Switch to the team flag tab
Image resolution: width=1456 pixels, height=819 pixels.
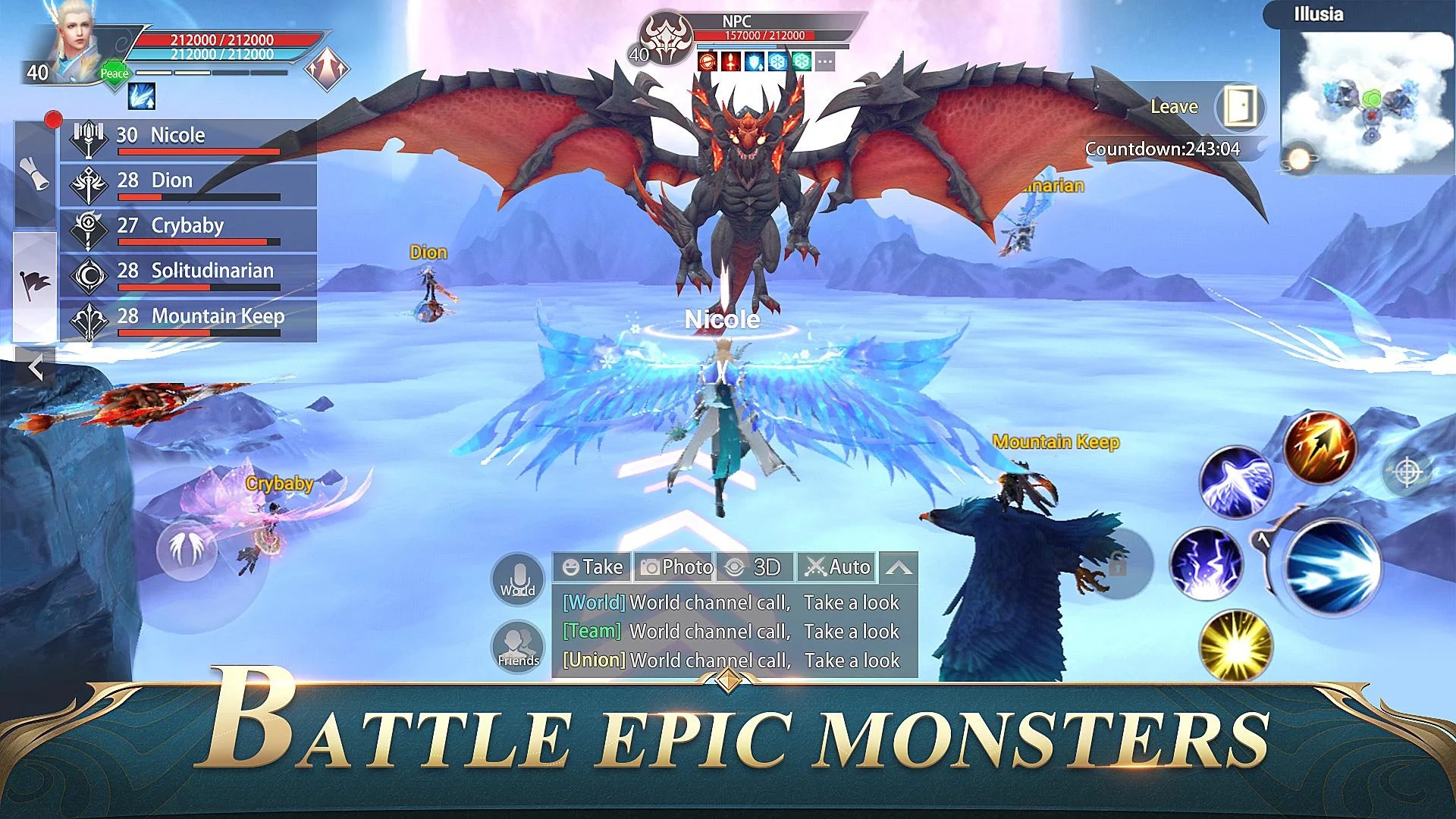[35, 284]
